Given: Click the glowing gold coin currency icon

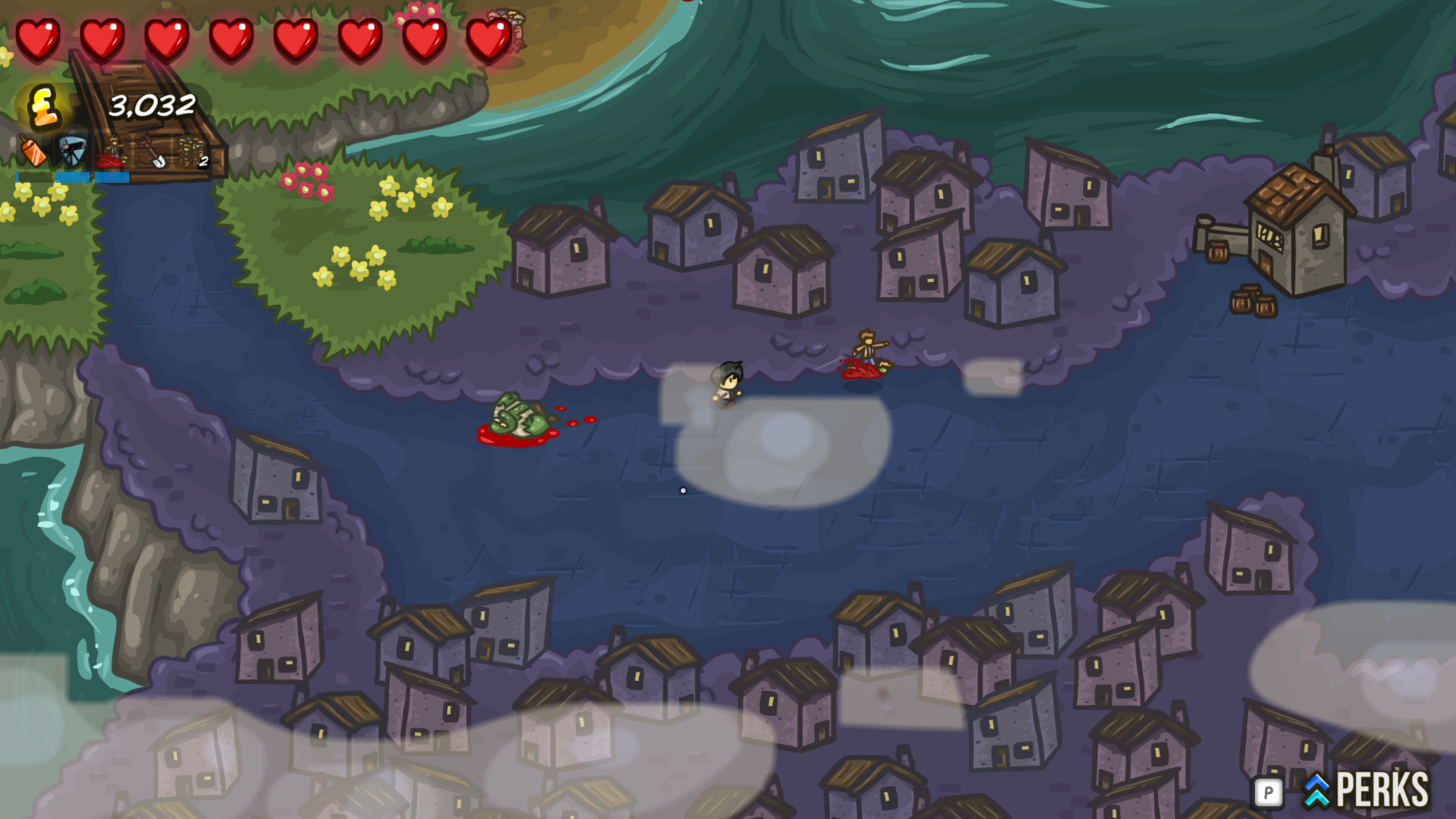Looking at the screenshot, I should click(x=43, y=108).
